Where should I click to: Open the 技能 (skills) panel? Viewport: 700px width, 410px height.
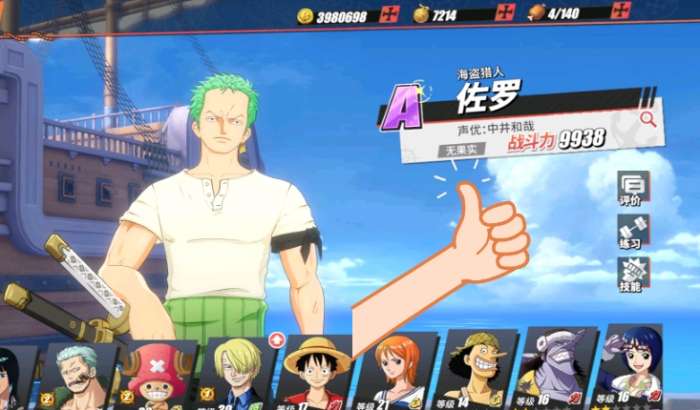tap(632, 275)
